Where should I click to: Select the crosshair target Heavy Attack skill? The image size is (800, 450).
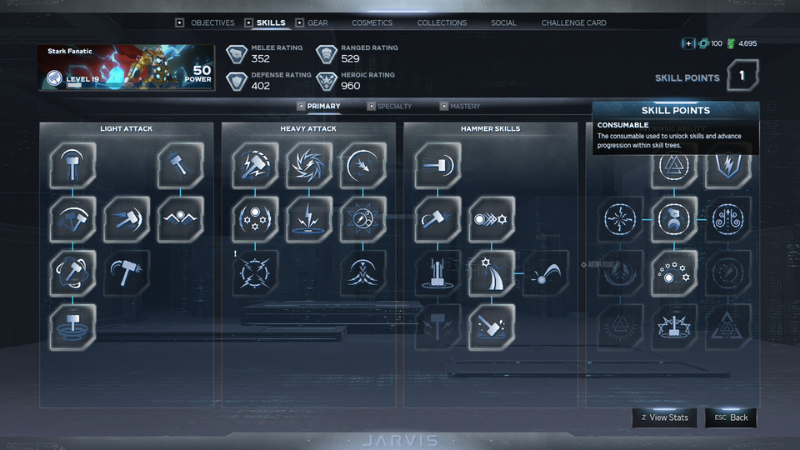click(255, 272)
